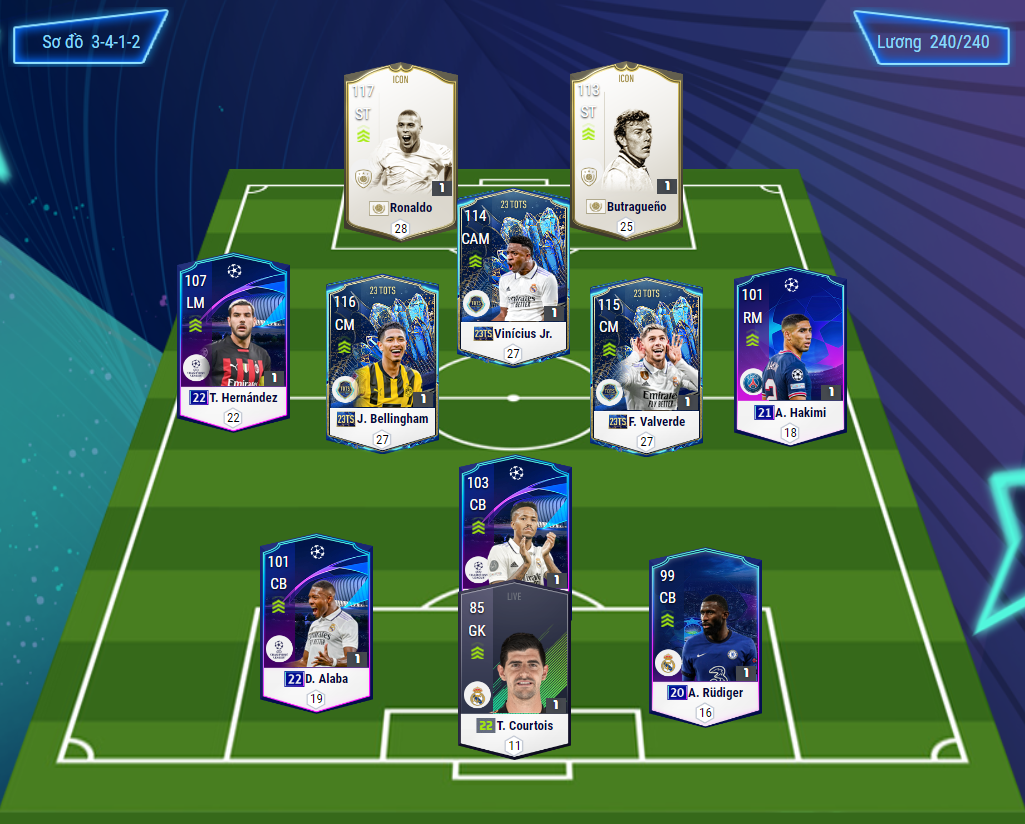Select the T. Courtois goalkeeper card

tap(514, 665)
